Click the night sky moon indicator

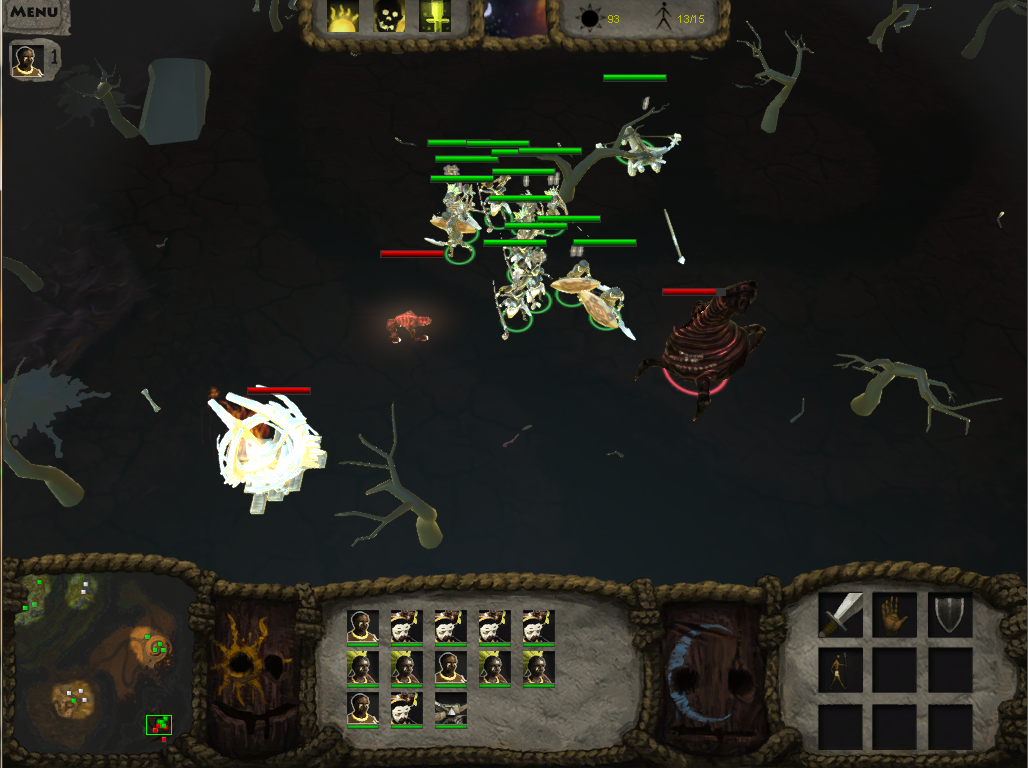[x=515, y=18]
